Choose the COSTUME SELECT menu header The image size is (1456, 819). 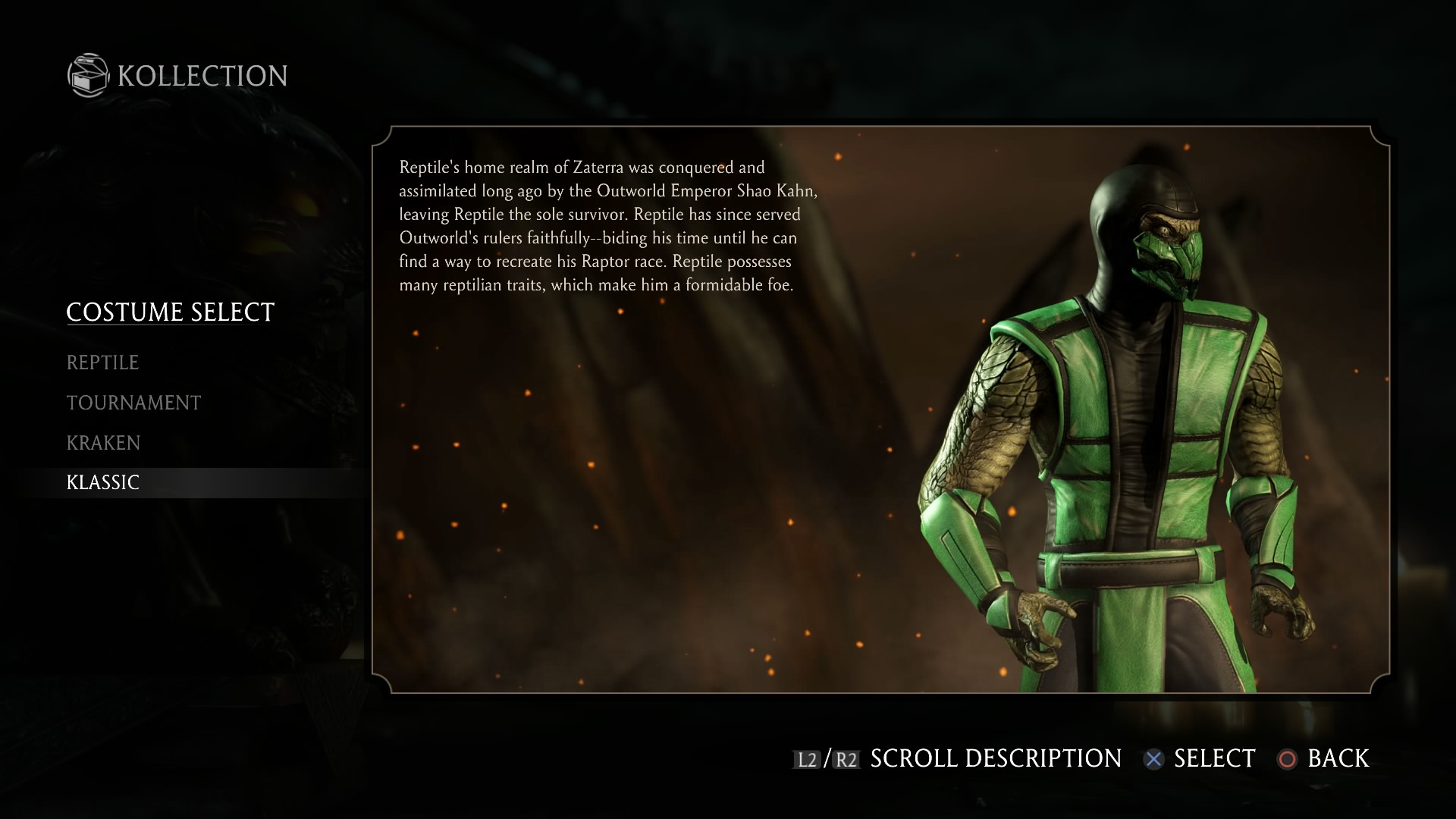point(170,311)
